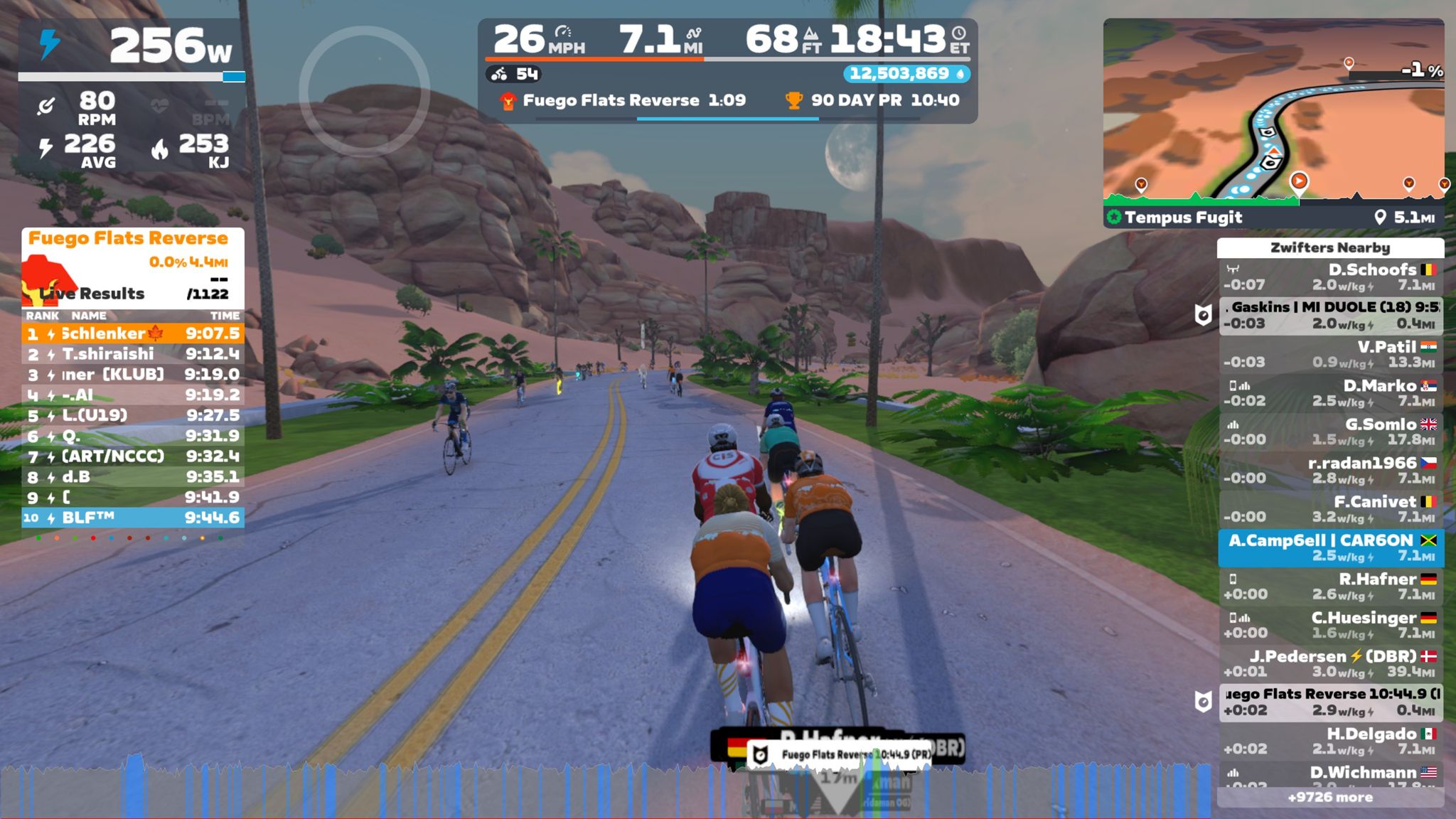
Task: Open the Fuego Flats Reverse segment panel header
Action: coord(128,239)
